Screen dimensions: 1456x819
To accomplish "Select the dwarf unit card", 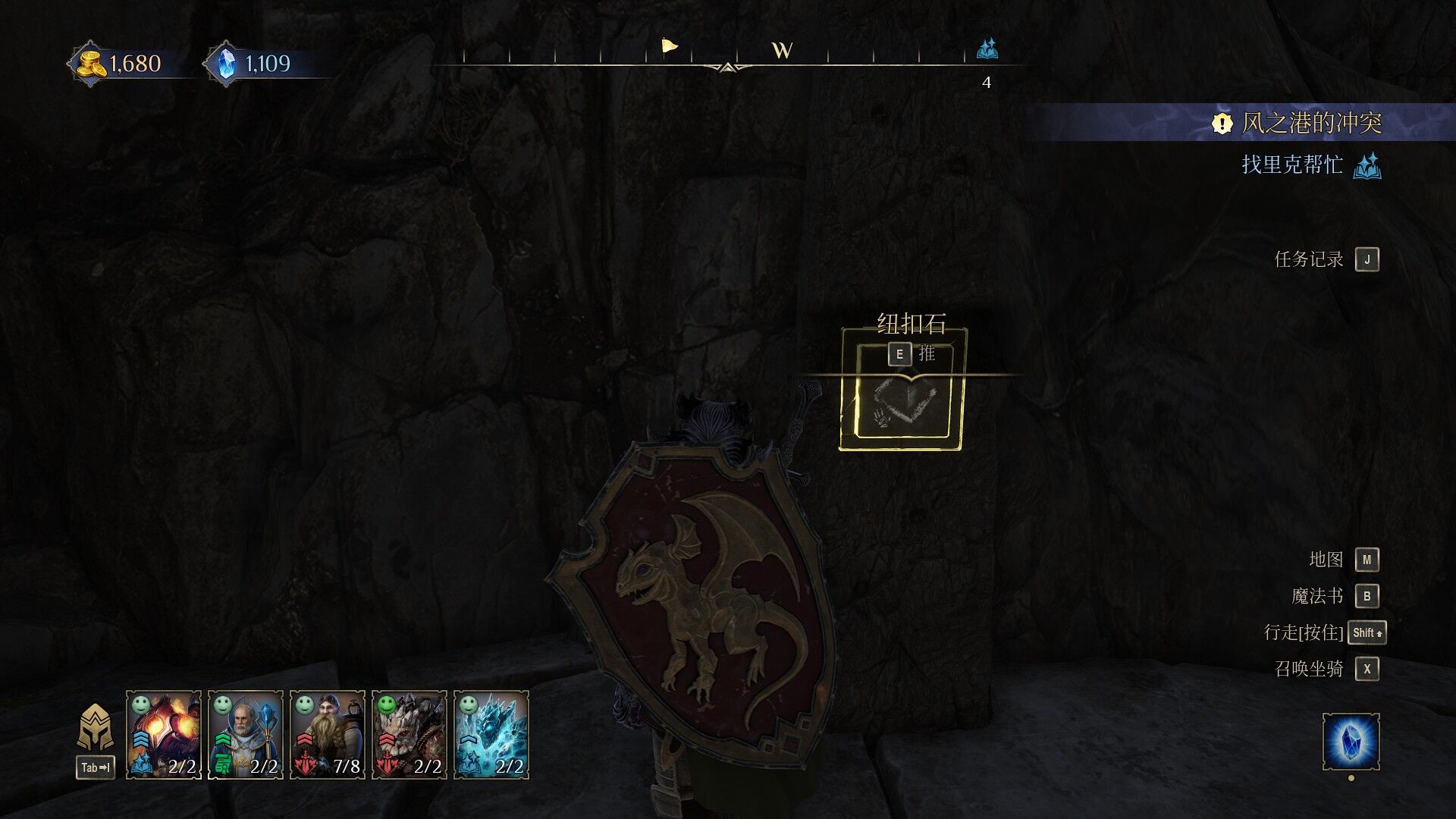I will pos(327,734).
